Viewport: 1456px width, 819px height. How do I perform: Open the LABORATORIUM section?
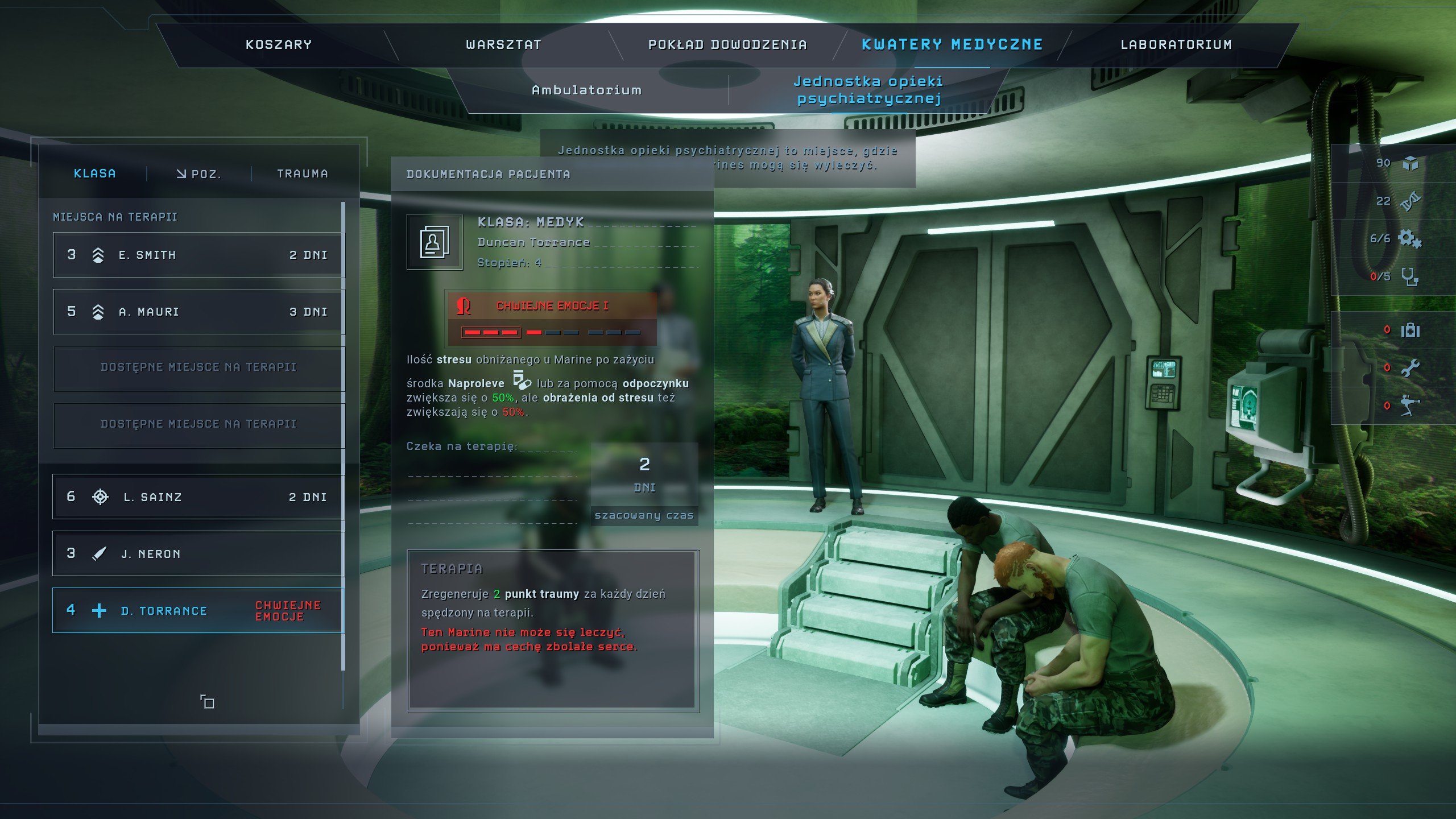(1177, 44)
